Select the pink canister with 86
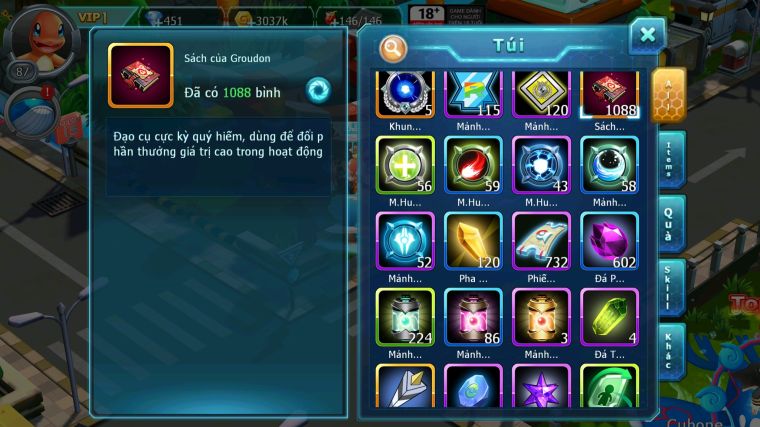This screenshot has height=427, width=760. [474, 317]
